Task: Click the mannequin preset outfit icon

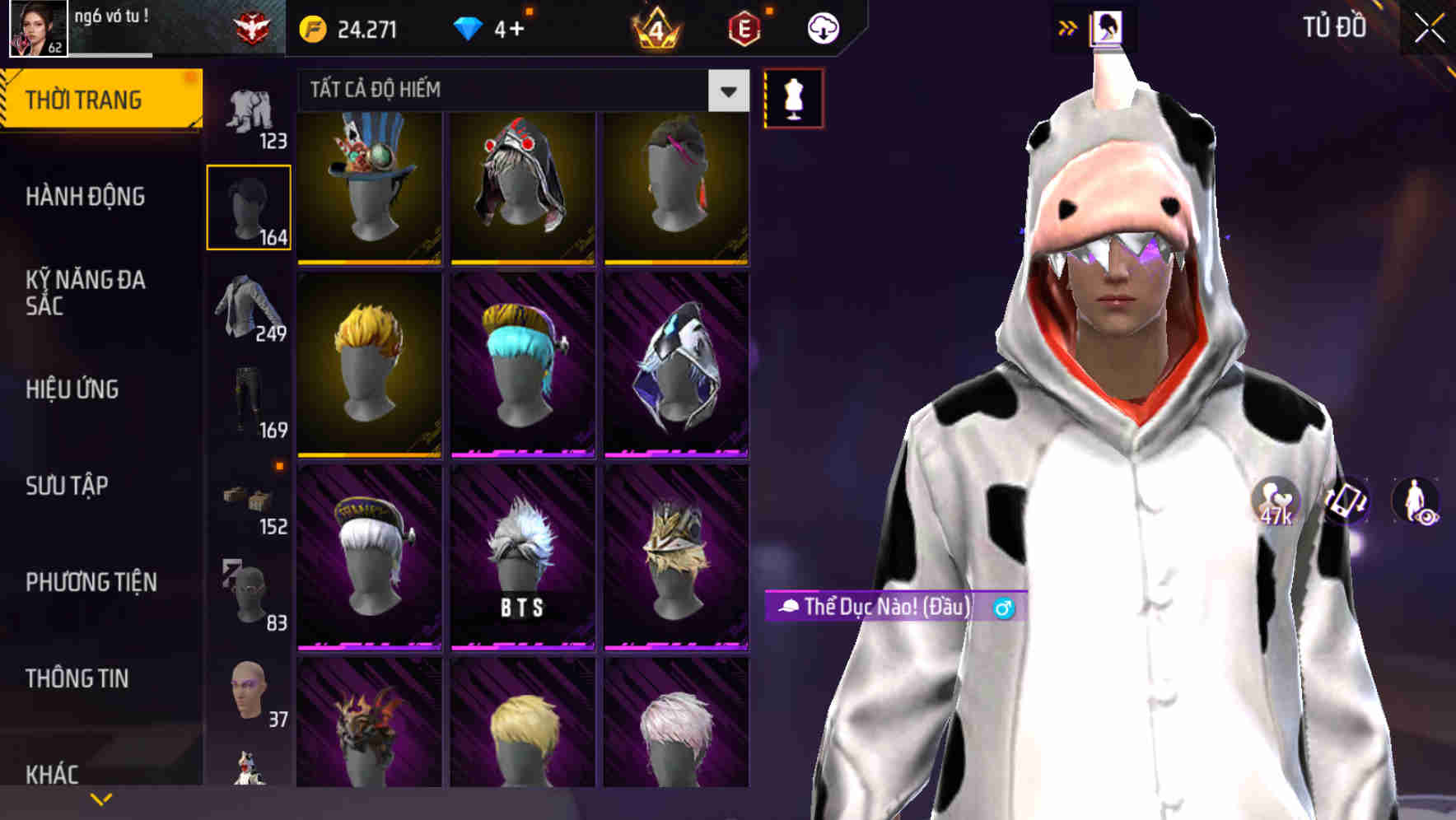Action: pos(793,97)
